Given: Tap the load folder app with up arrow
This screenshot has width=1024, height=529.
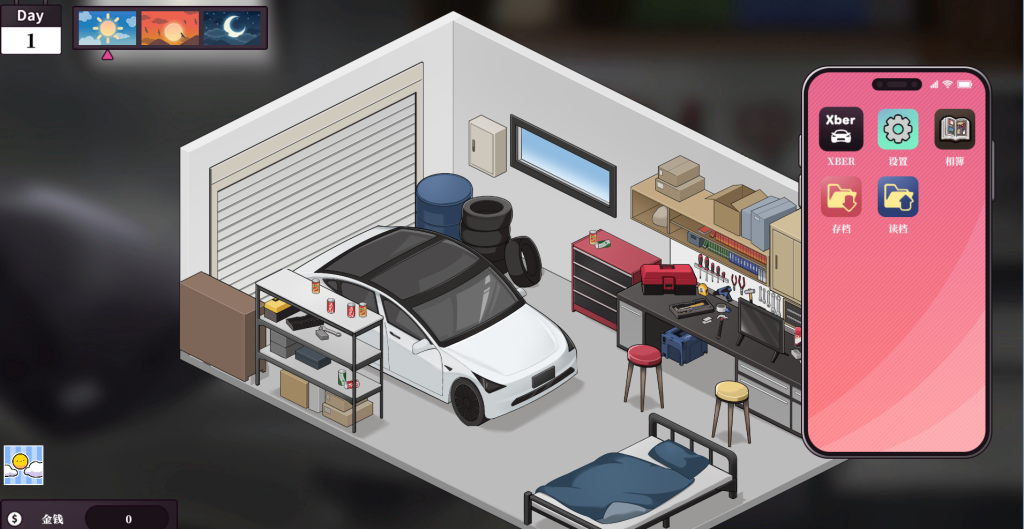Looking at the screenshot, I should click(x=897, y=197).
